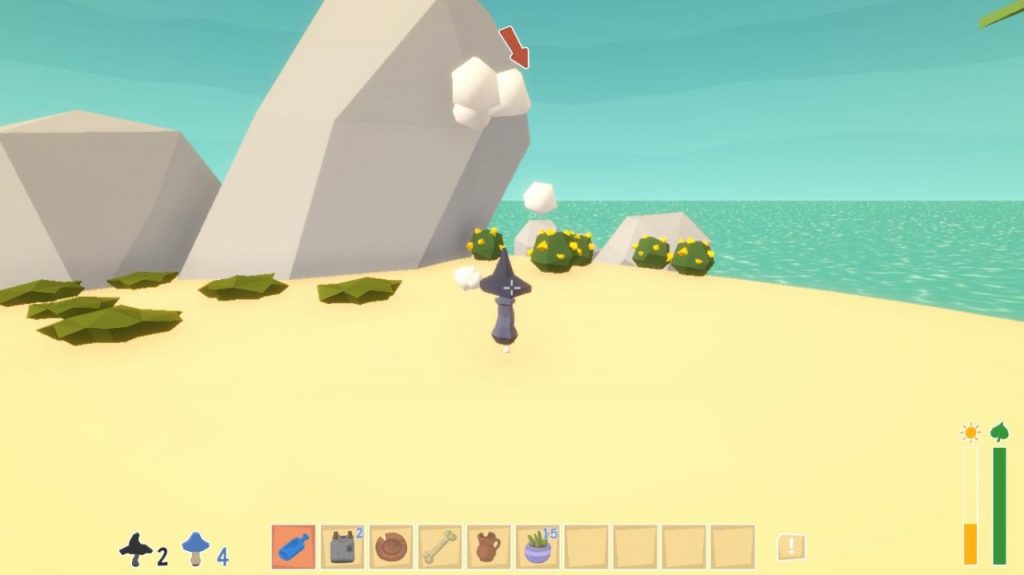Select the blue bottle hotbar slot

[x=293, y=547]
